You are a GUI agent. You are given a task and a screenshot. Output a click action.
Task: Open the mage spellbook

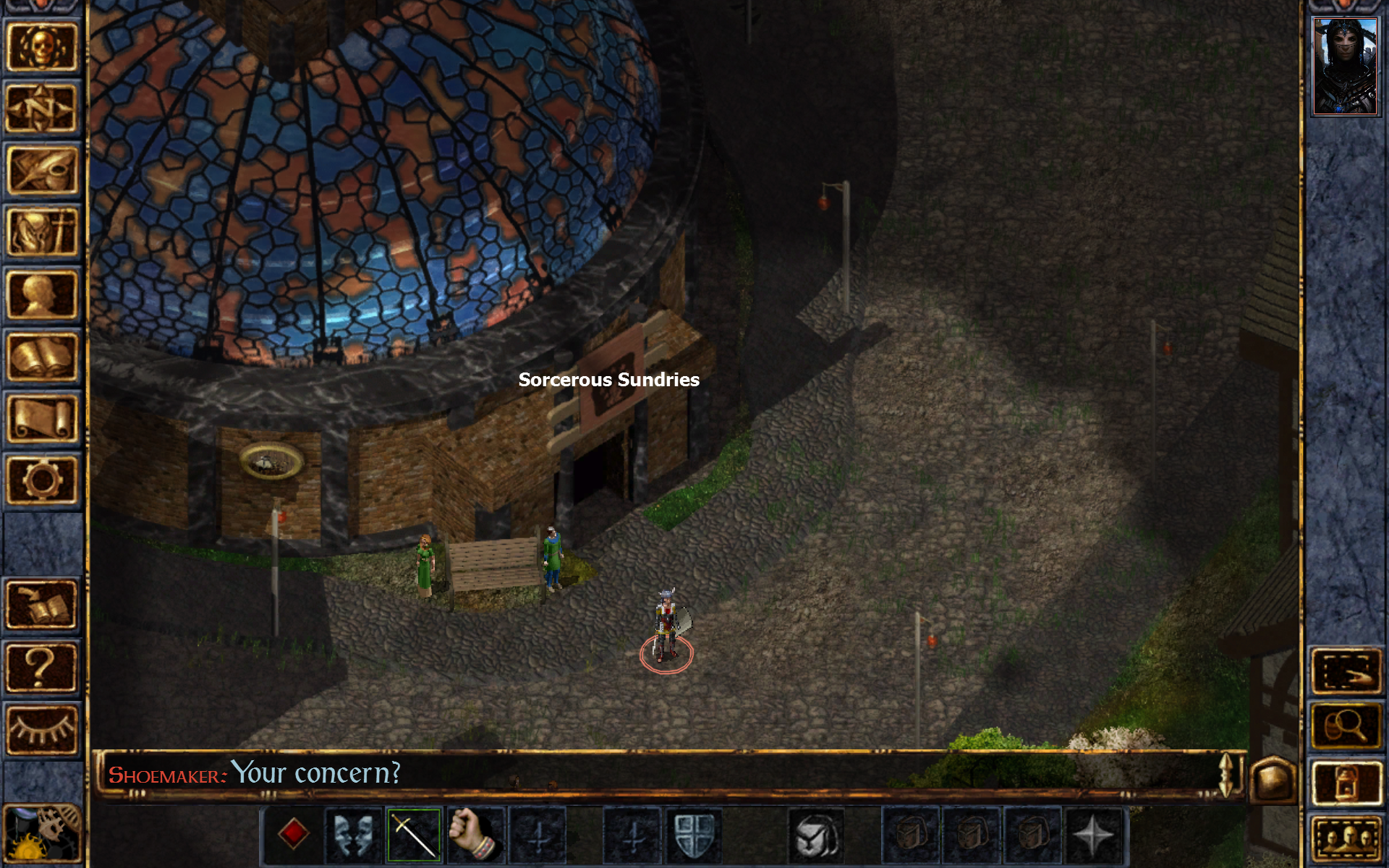(x=41, y=354)
